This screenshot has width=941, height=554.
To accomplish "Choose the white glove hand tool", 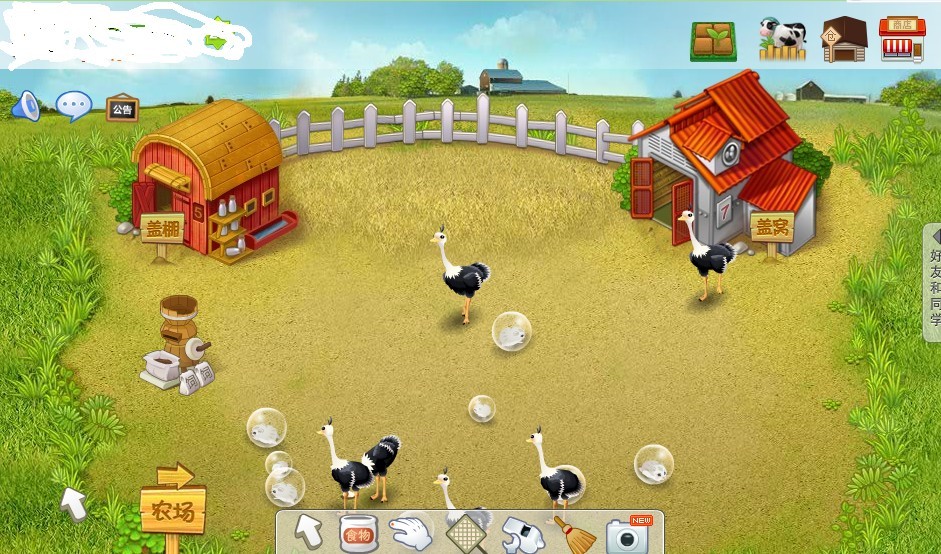I will coord(410,533).
